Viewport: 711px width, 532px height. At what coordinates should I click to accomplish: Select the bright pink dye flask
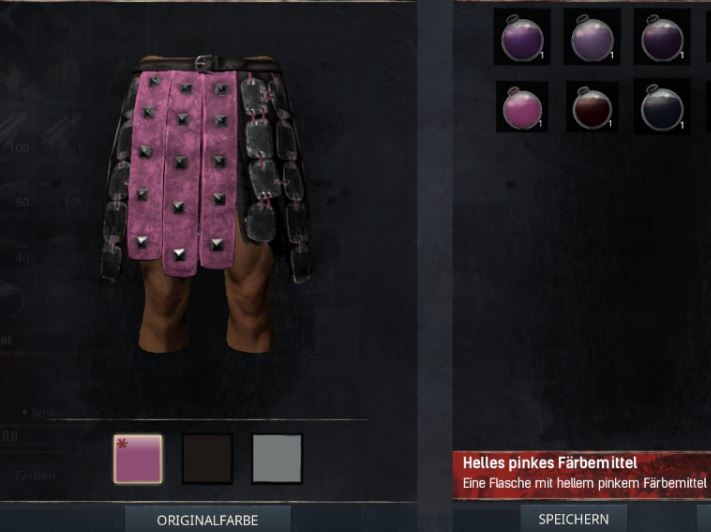click(522, 107)
